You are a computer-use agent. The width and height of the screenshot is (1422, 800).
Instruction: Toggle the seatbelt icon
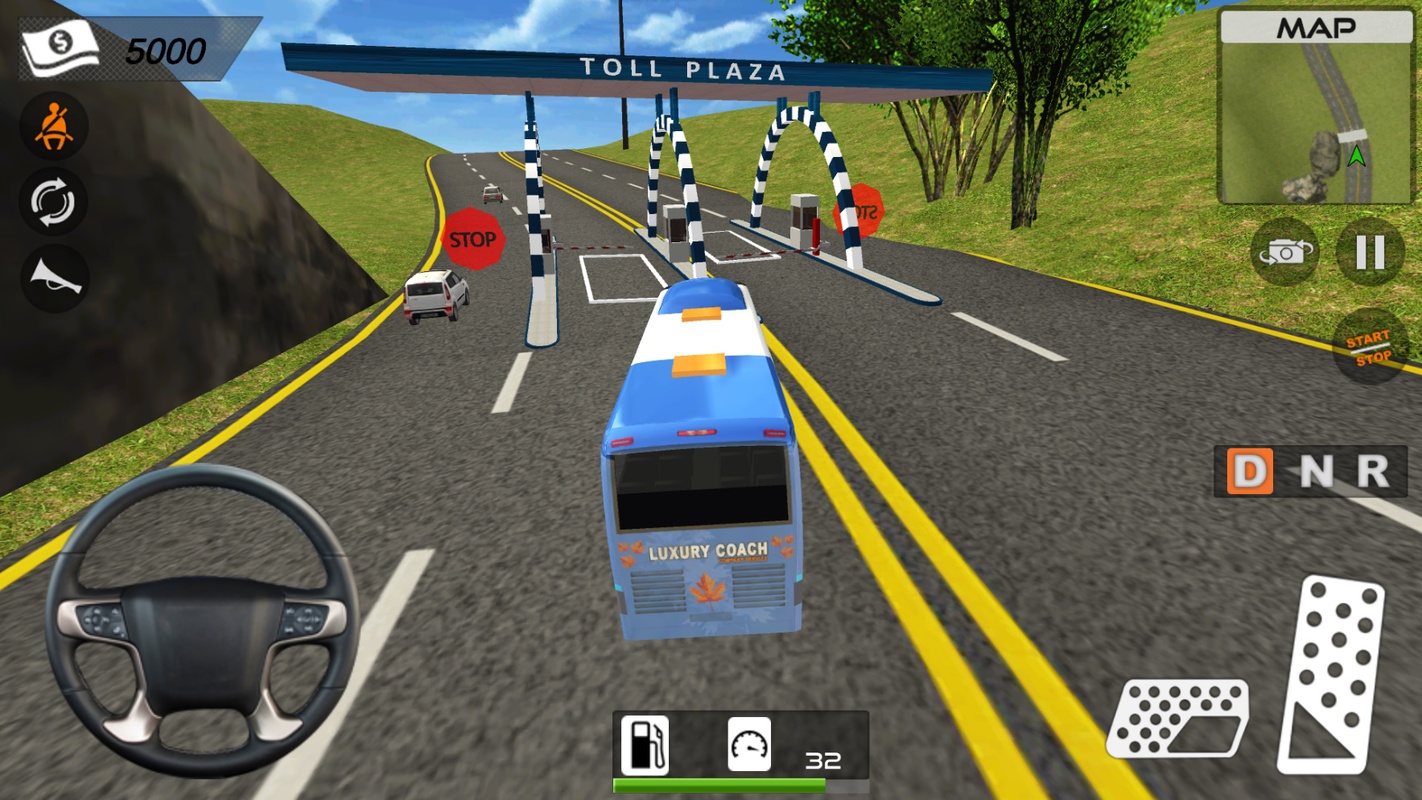[54, 127]
